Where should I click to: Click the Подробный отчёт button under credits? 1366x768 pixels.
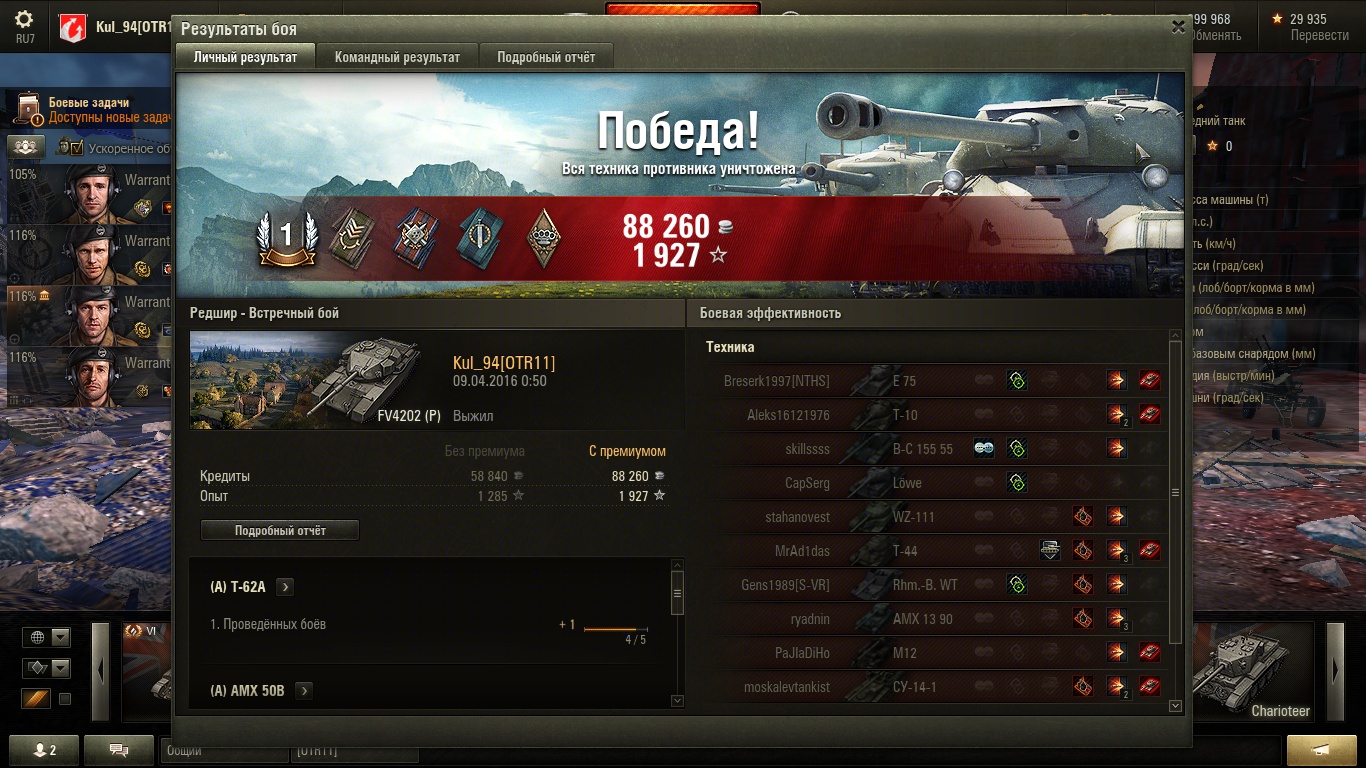coord(280,530)
